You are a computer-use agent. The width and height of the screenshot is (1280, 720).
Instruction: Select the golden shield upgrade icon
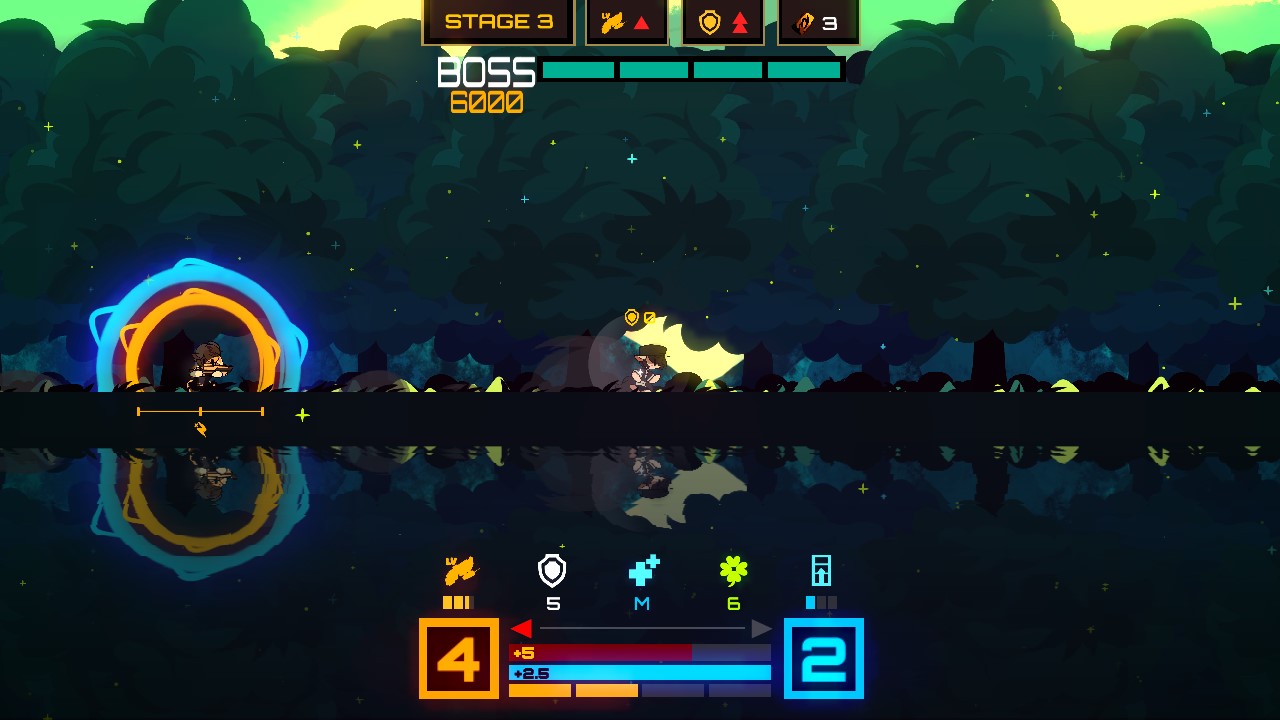click(x=709, y=20)
